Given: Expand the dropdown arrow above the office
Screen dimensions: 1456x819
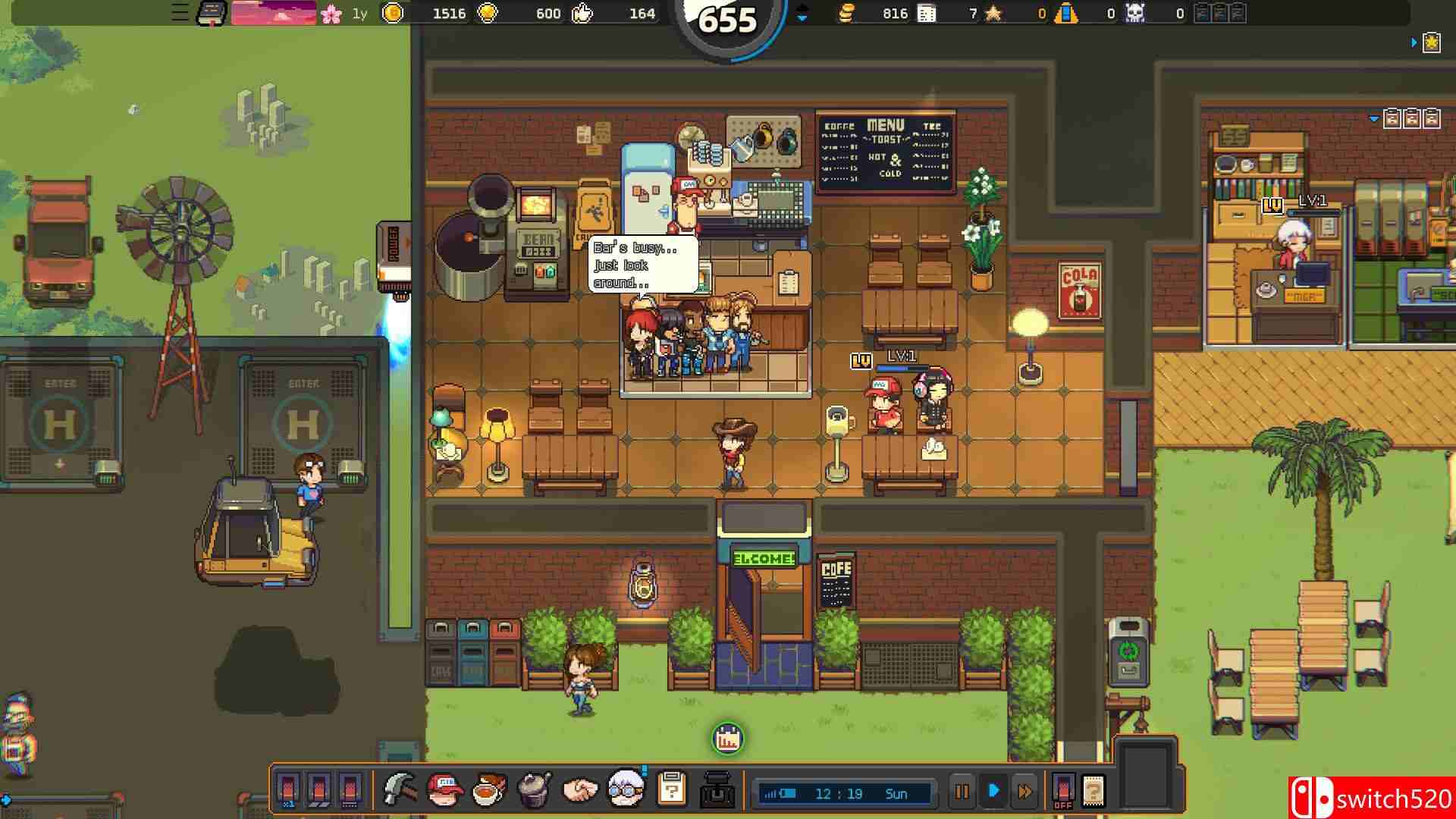Looking at the screenshot, I should coord(1374,119).
